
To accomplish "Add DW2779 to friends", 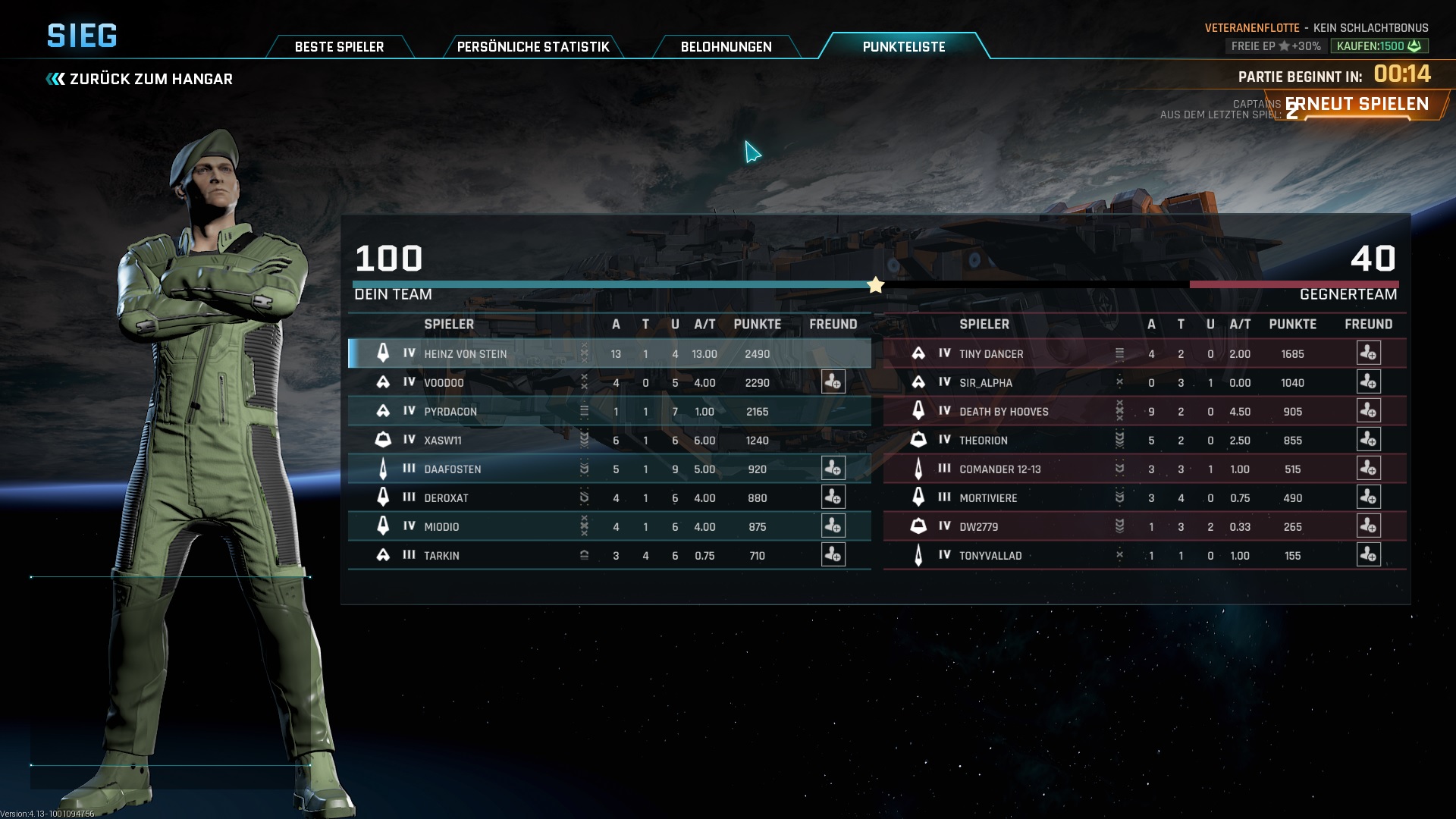I will click(1368, 526).
